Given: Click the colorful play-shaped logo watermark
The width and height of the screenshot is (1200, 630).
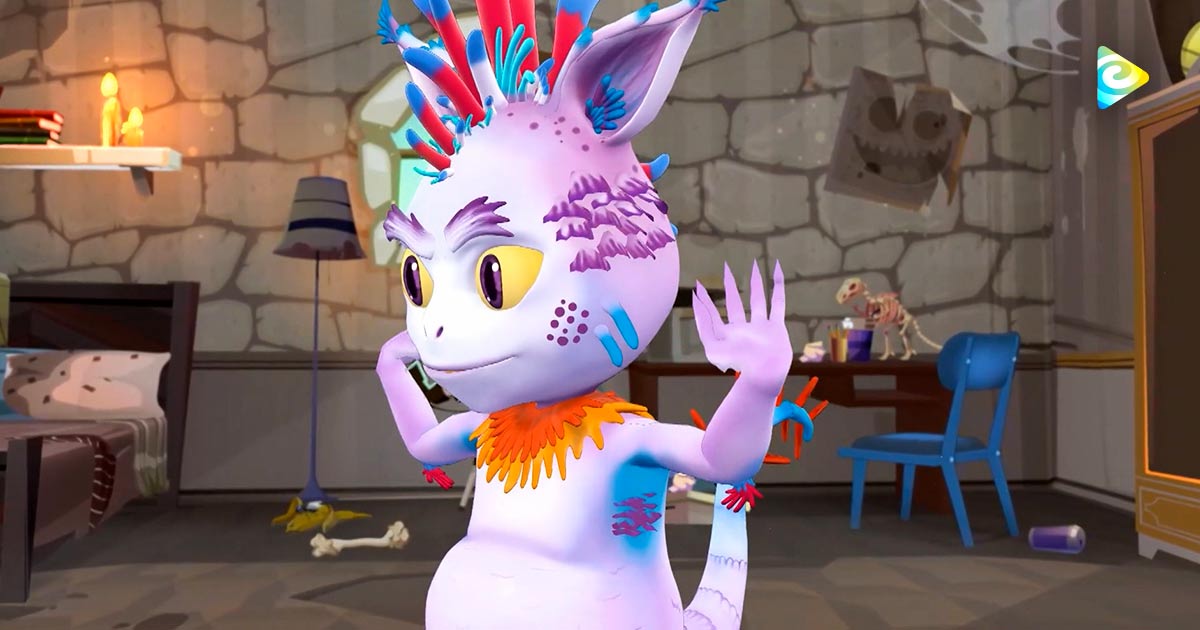Looking at the screenshot, I should (1121, 77).
